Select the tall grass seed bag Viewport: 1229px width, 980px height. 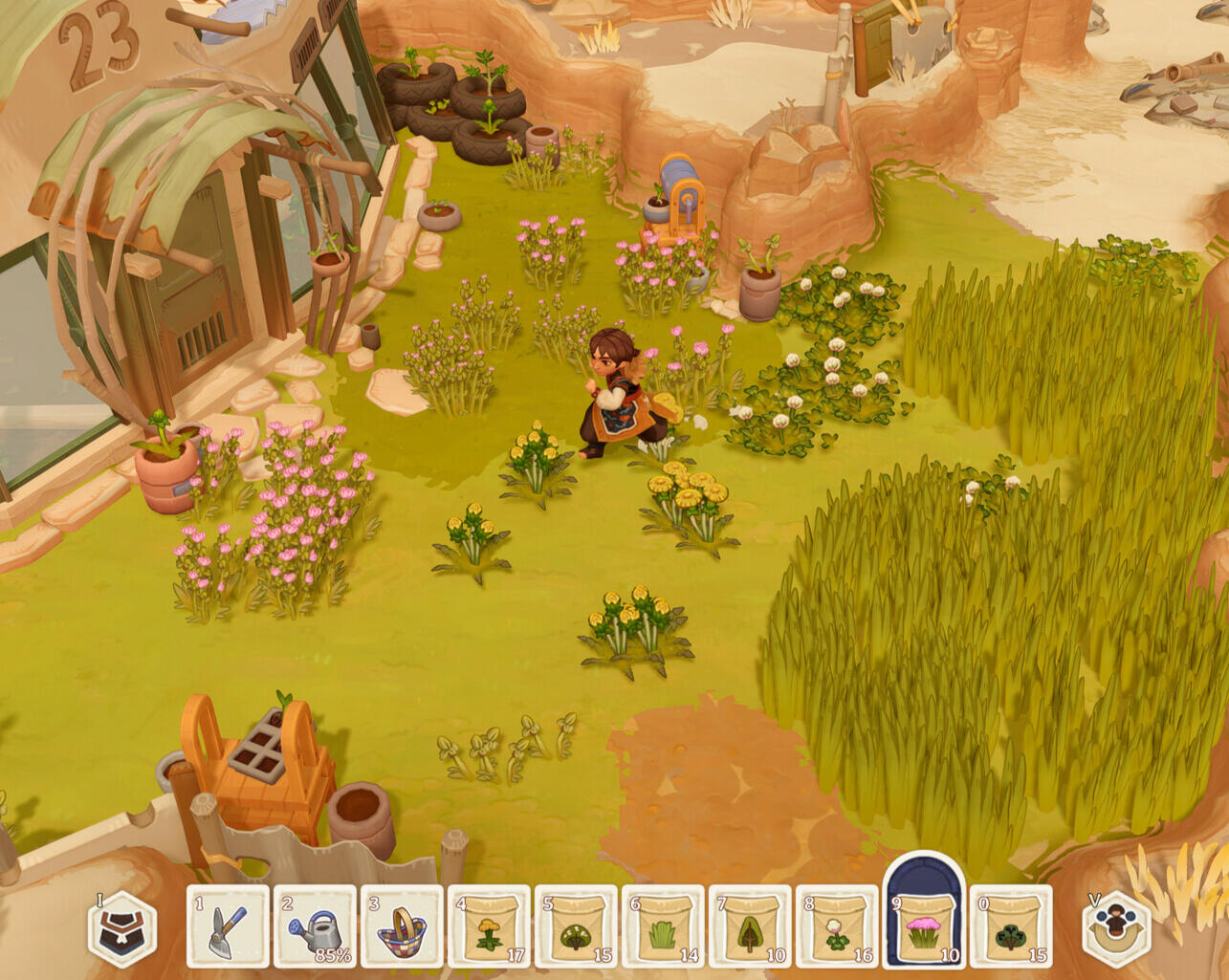point(663,927)
